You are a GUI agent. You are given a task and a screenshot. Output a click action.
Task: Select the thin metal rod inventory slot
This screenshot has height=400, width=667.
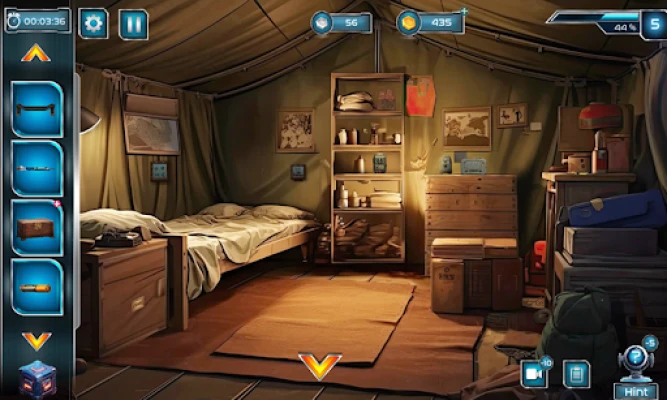38,168
